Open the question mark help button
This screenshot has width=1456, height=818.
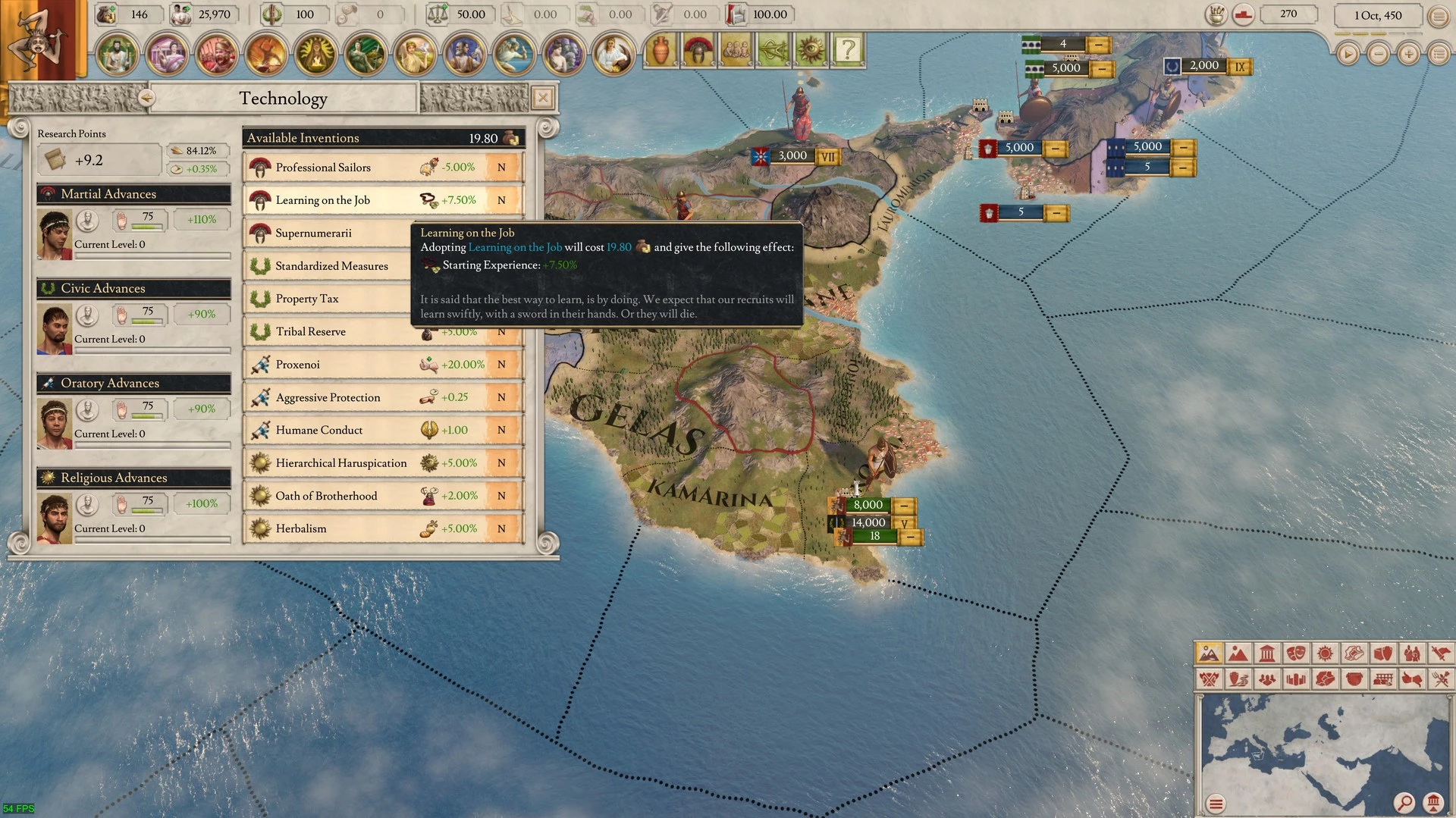click(x=848, y=50)
